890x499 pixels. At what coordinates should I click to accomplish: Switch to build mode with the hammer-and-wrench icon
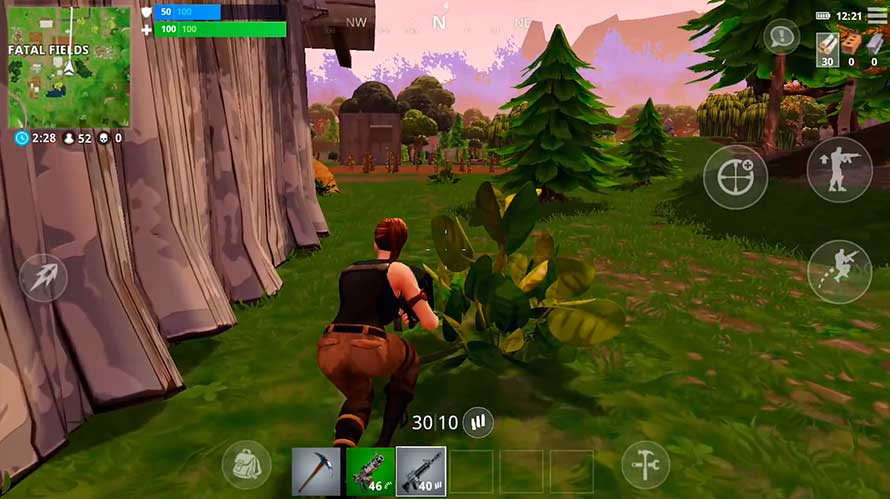click(x=645, y=464)
